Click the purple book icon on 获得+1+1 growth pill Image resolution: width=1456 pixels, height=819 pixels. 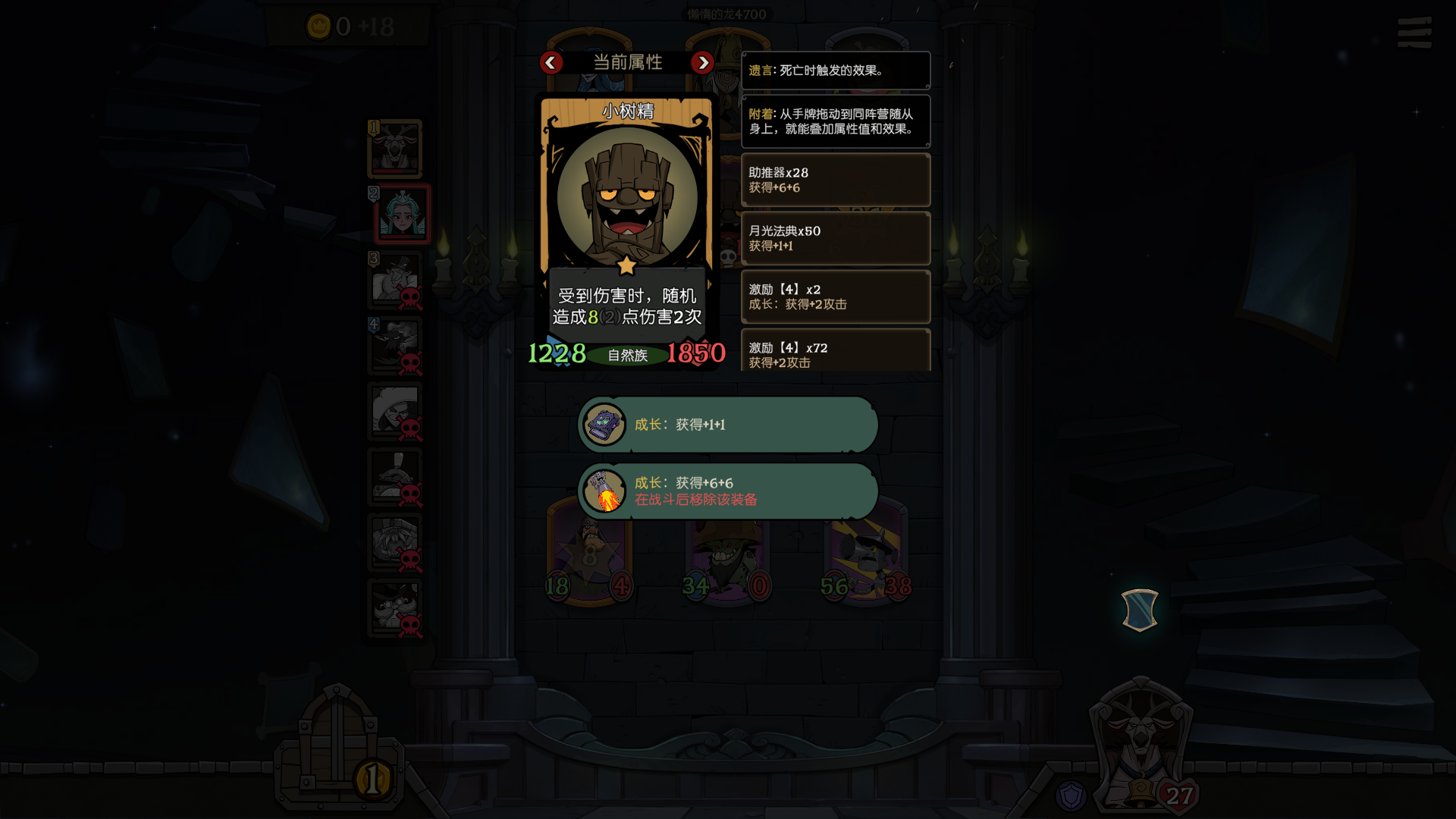coord(604,425)
